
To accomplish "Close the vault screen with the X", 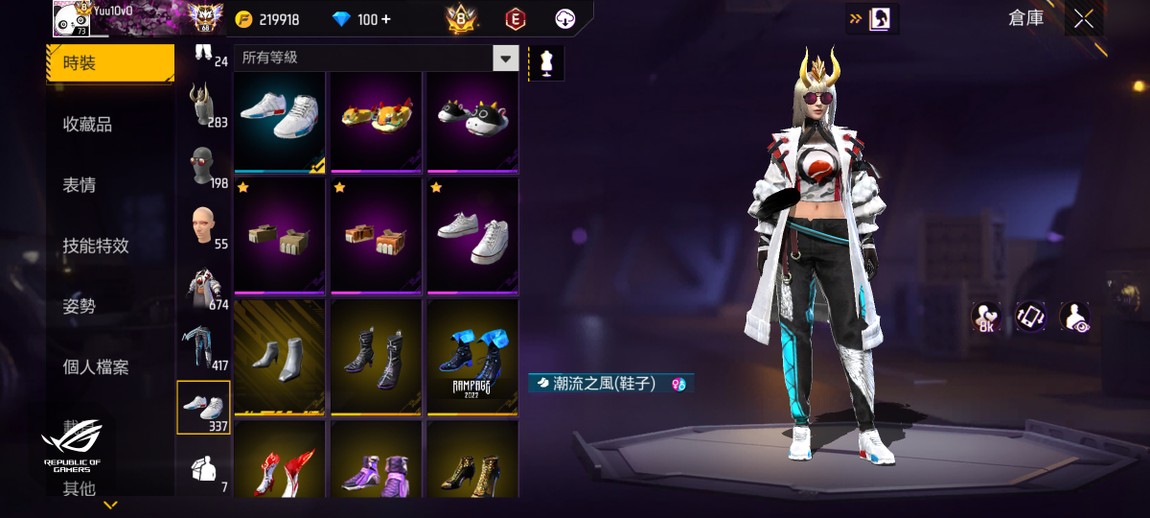I will [1083, 19].
